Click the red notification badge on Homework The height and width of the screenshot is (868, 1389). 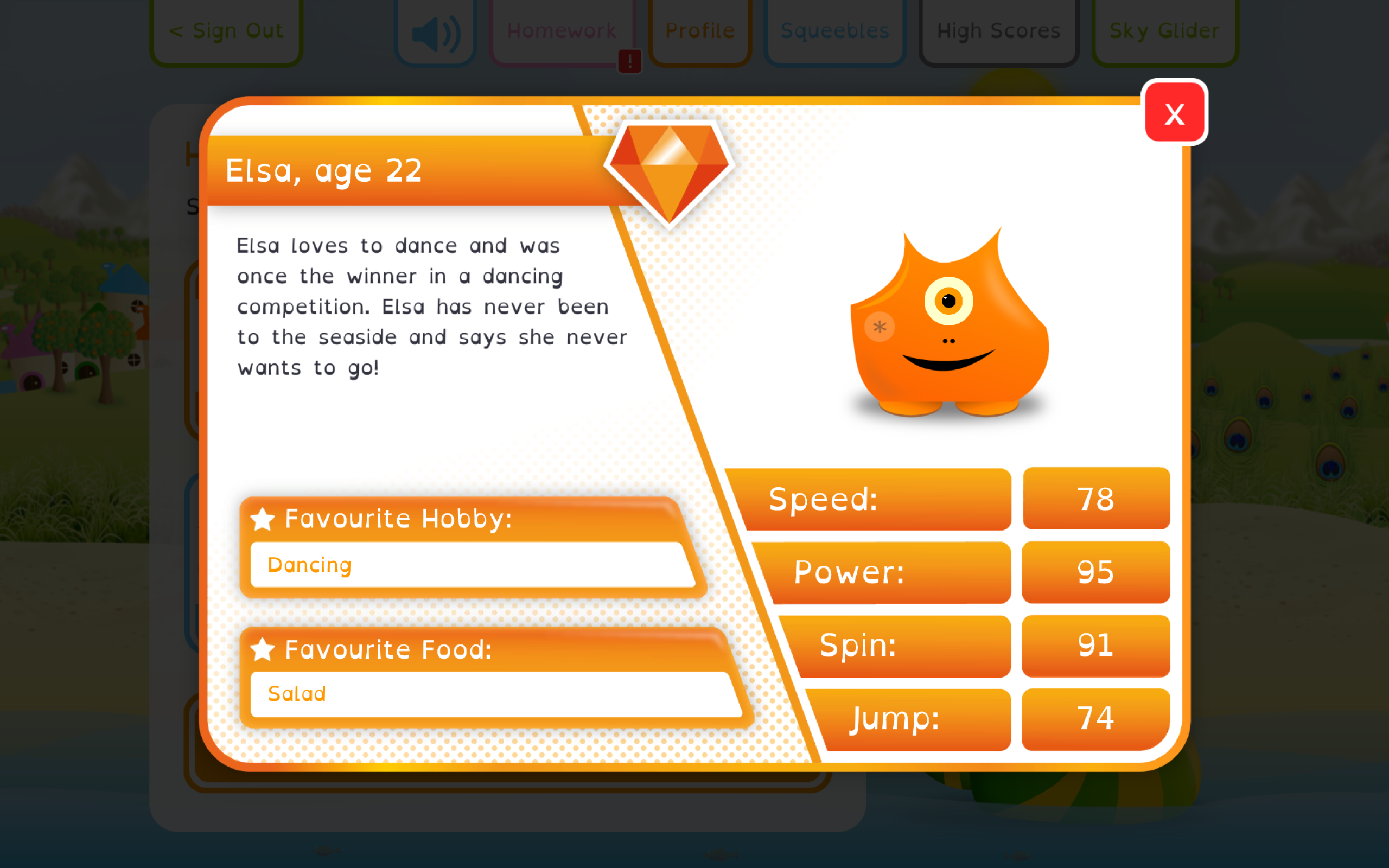[629, 60]
